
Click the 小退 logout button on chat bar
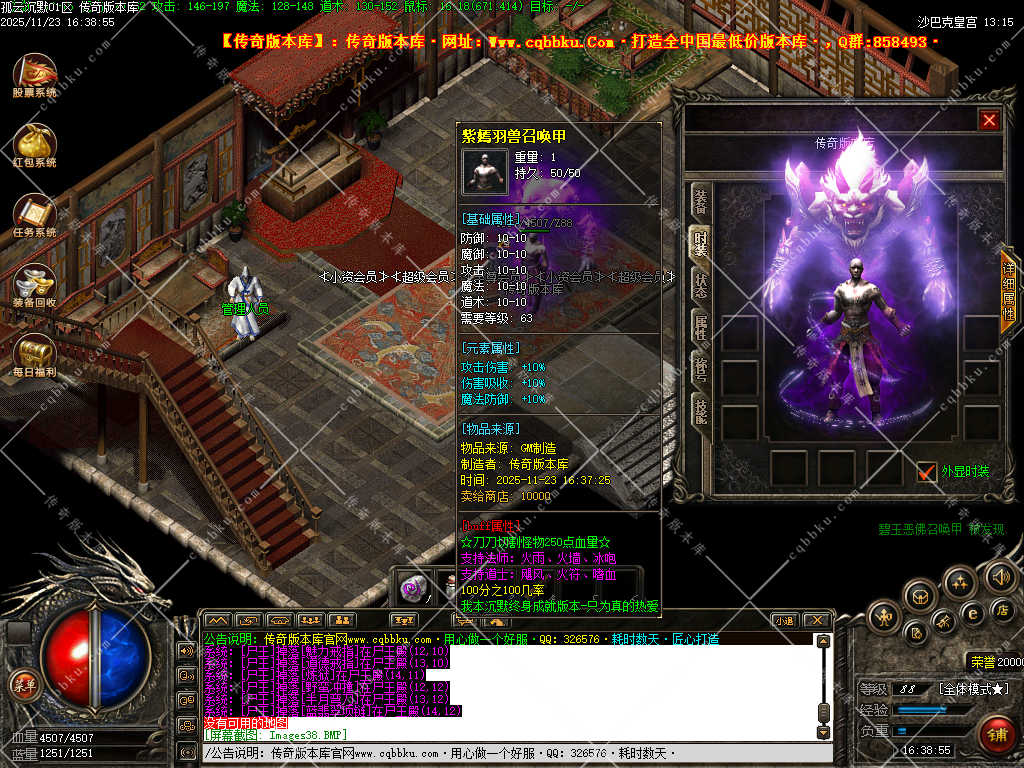(x=783, y=620)
